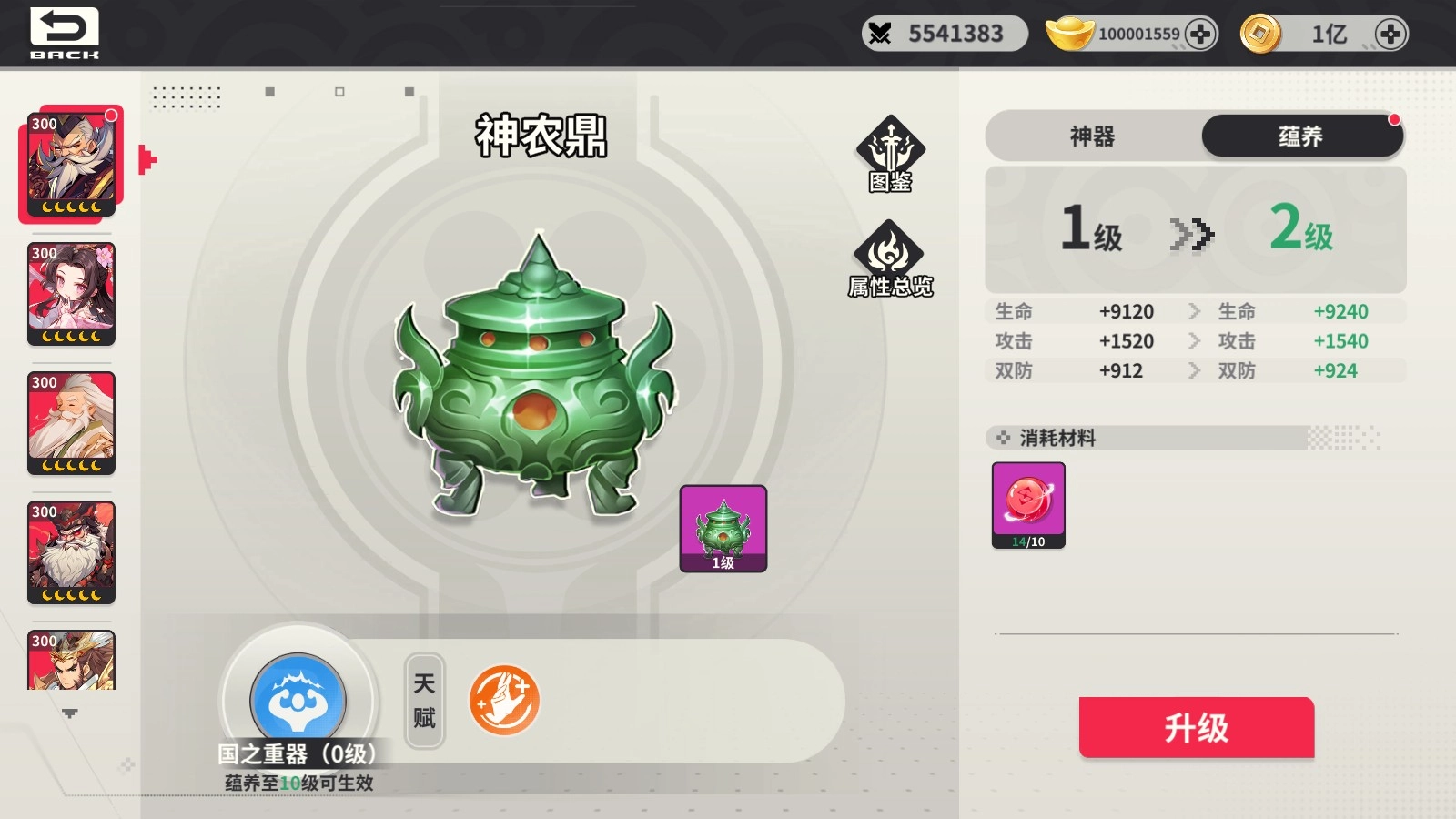
Task: Select the white-bearded hero portrait
Action: click(x=71, y=423)
